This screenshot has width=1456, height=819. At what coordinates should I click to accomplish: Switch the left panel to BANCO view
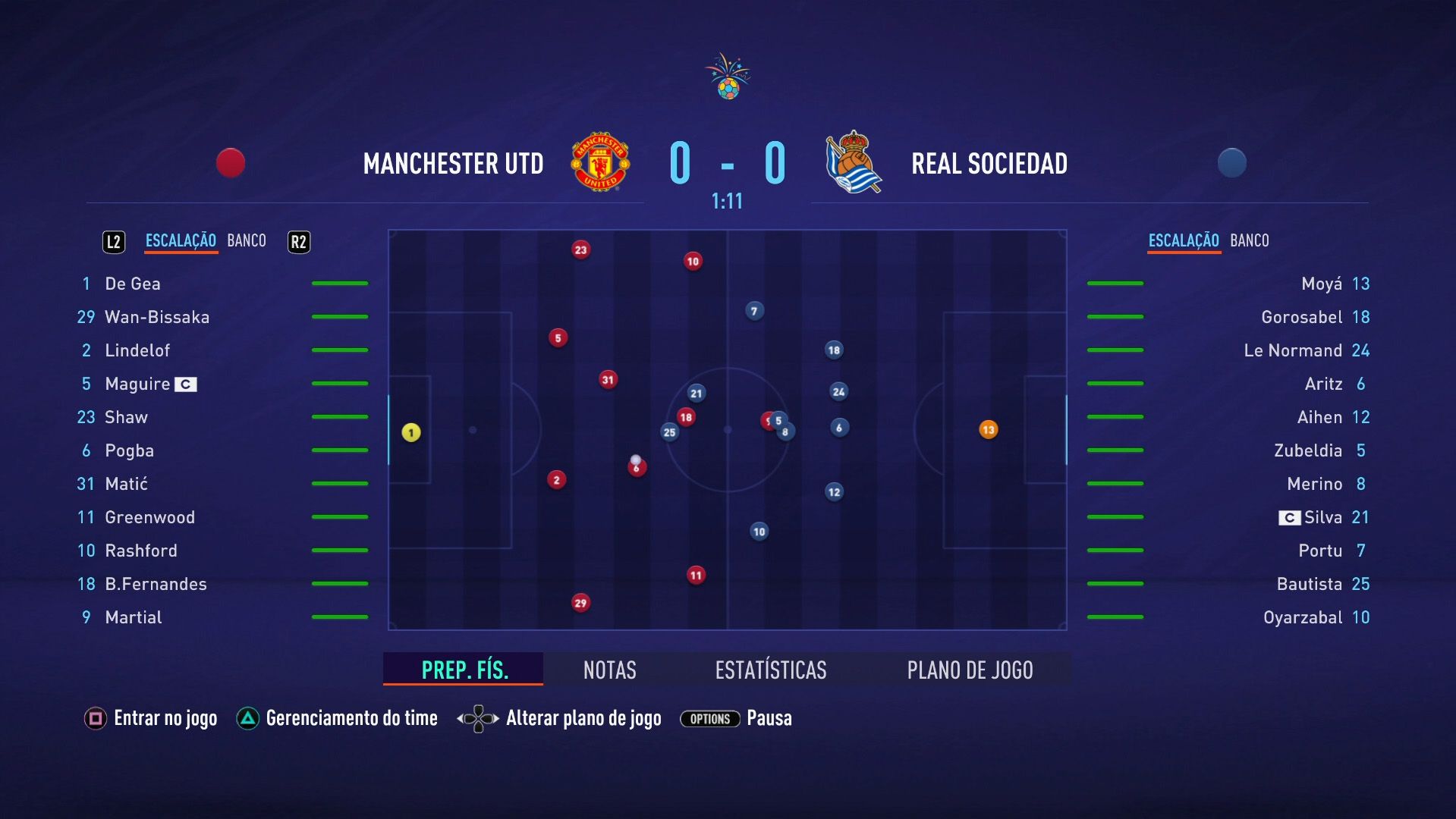[x=246, y=240]
